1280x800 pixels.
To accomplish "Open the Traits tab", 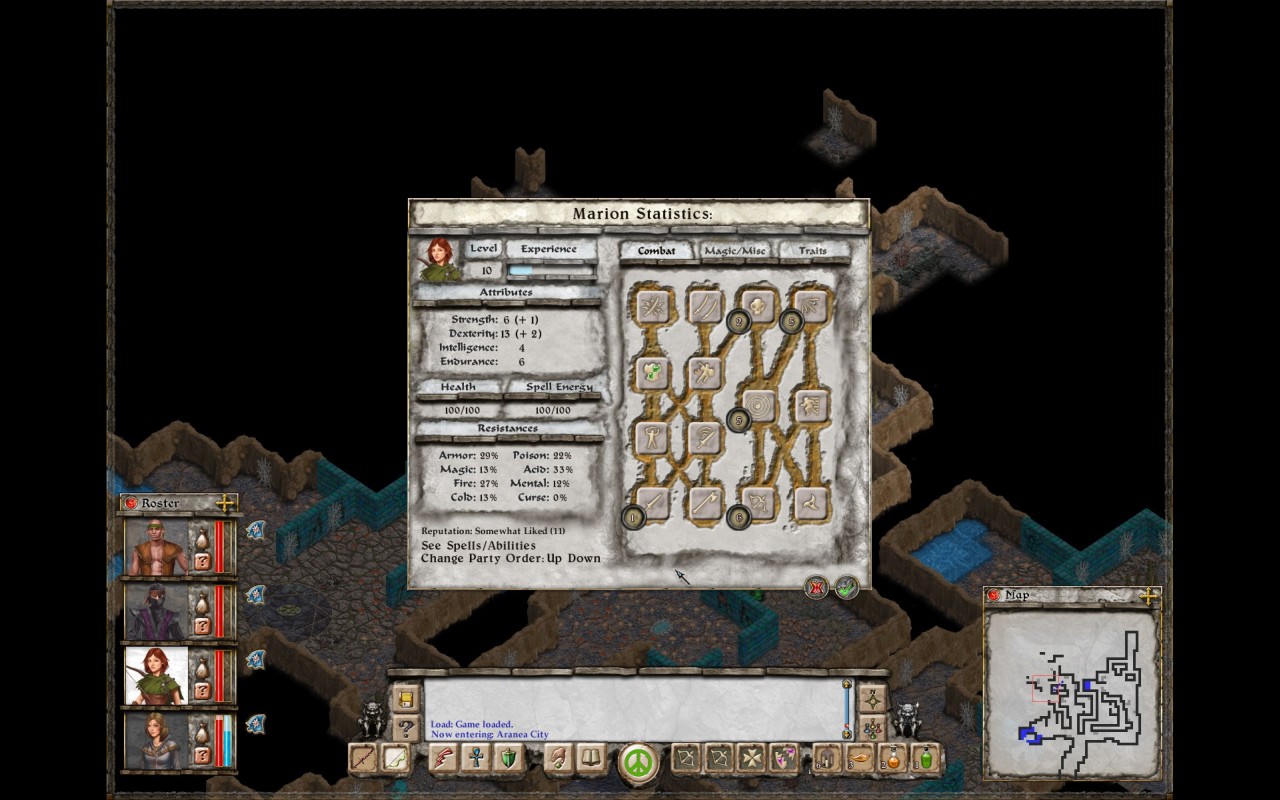I will (x=812, y=251).
